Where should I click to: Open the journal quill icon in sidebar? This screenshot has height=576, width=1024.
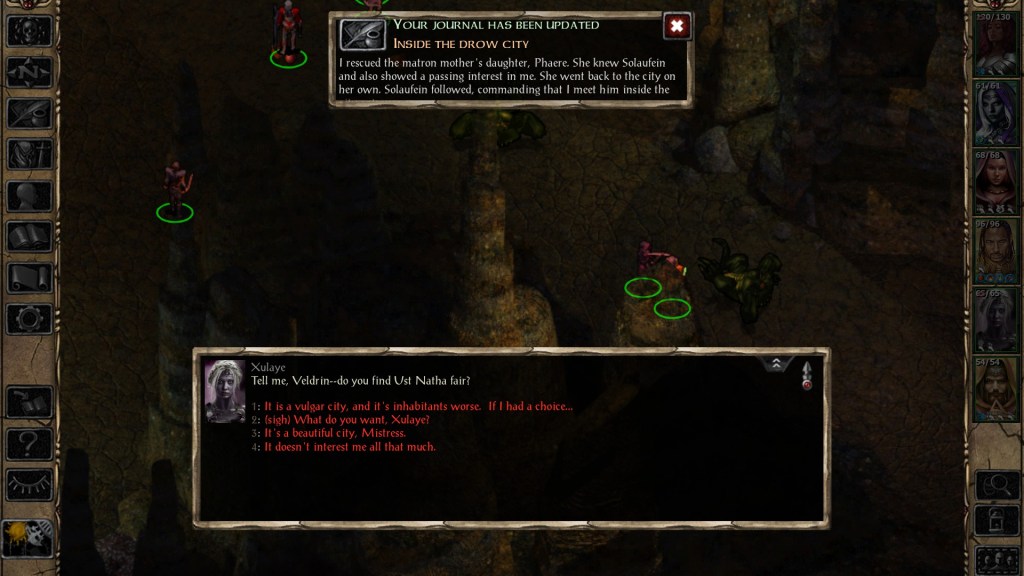[x=29, y=113]
